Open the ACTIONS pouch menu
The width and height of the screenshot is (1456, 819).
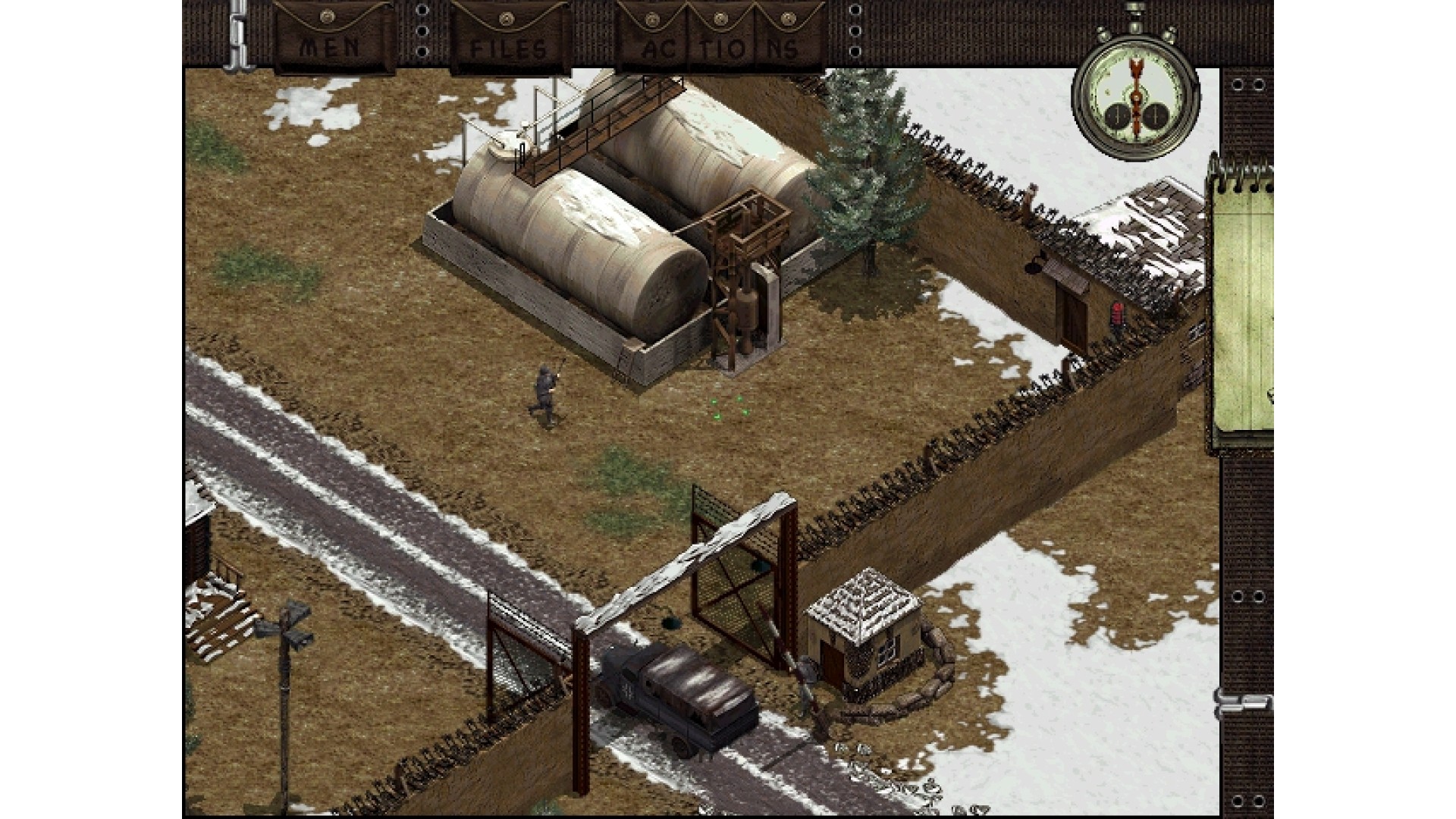(x=720, y=42)
